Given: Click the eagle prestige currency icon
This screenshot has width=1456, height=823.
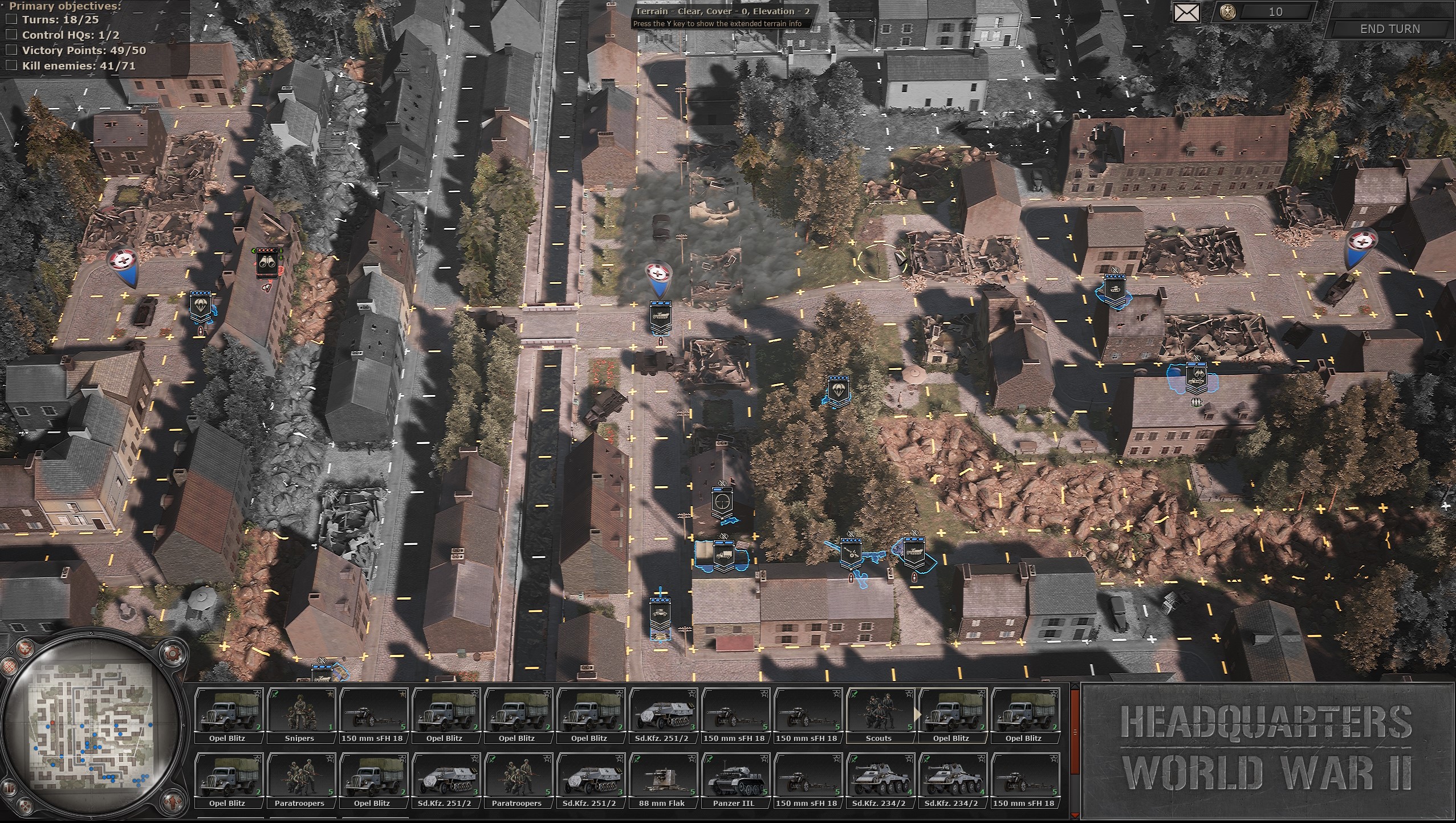Looking at the screenshot, I should (x=1227, y=13).
